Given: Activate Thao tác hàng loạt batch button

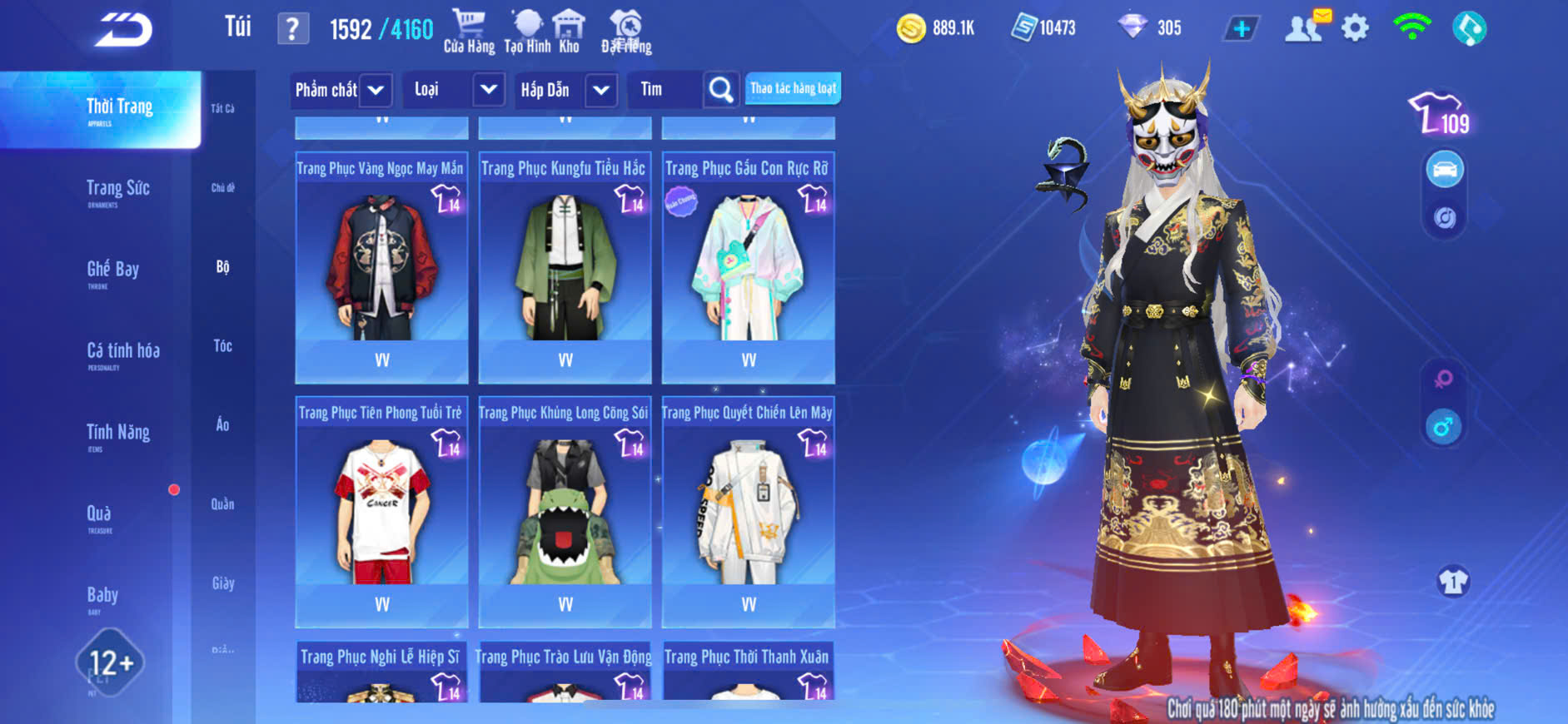Looking at the screenshot, I should [793, 88].
